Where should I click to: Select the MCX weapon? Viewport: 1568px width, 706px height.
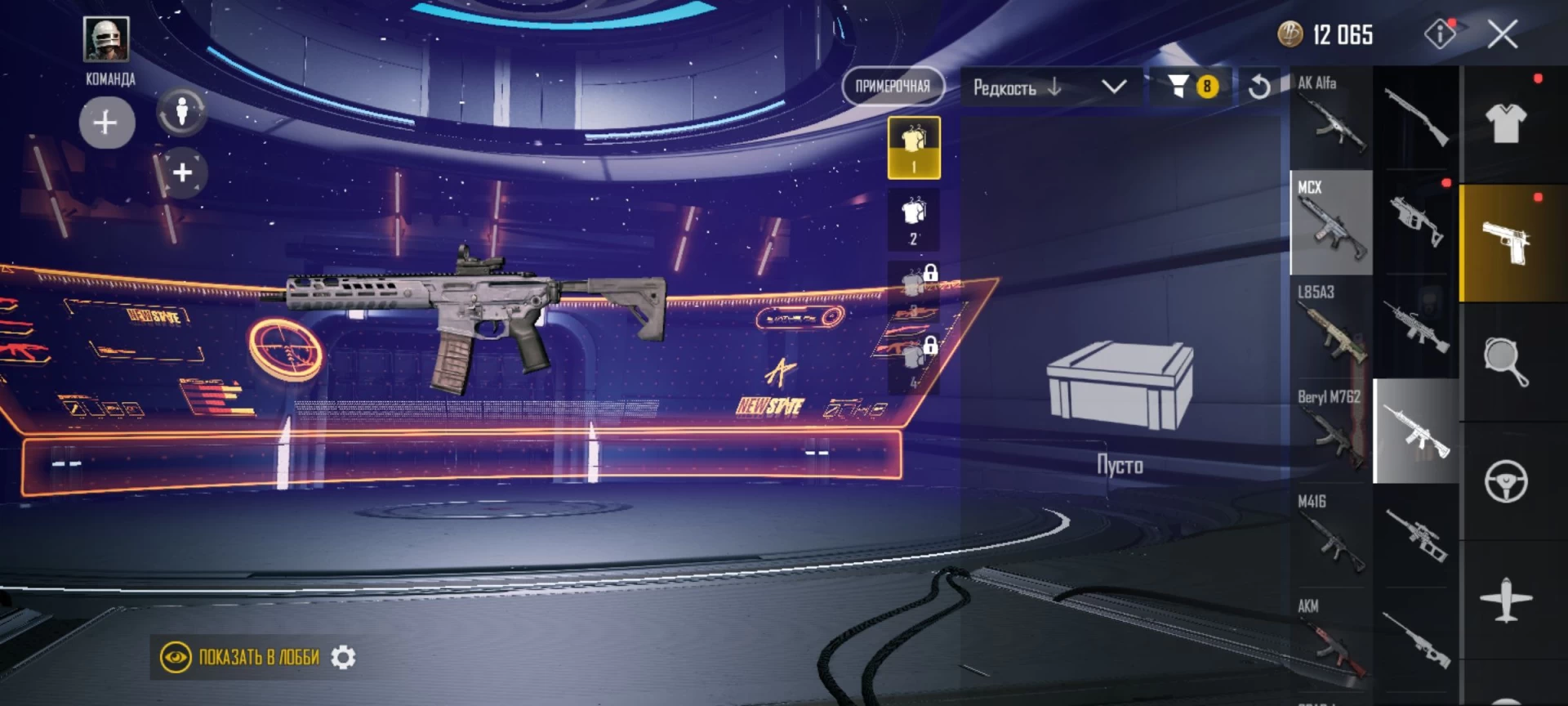(1331, 222)
